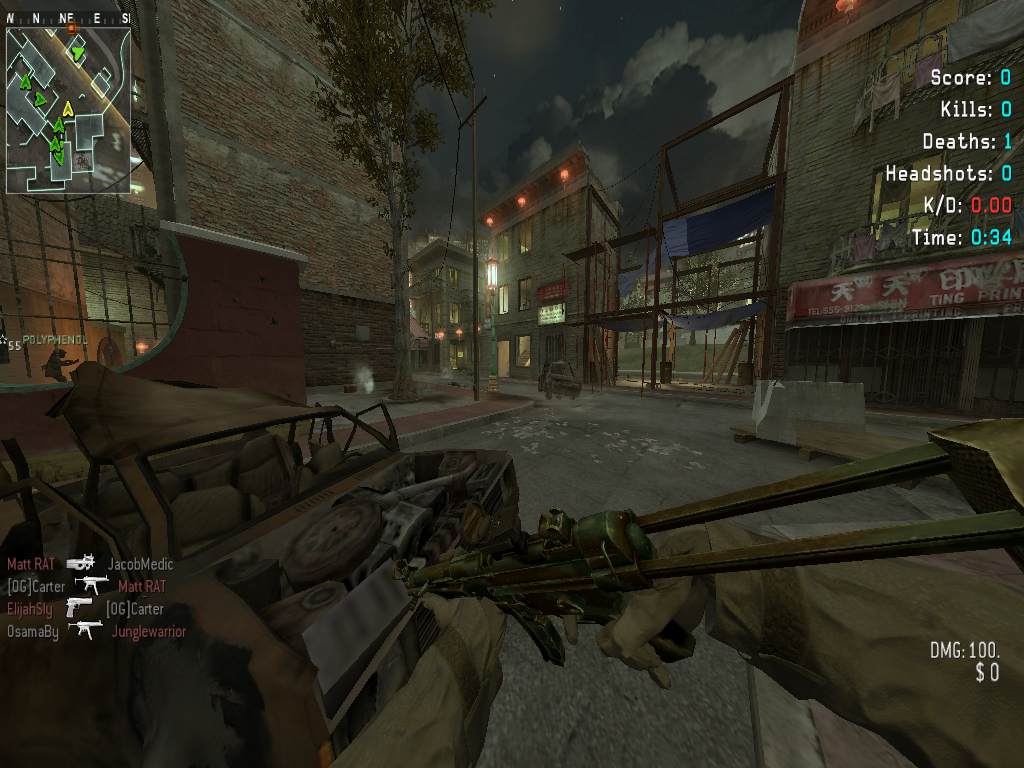This screenshot has width=1024, height=768.
Task: Select the yellow player arrow on the minimap
Action: tap(68, 108)
